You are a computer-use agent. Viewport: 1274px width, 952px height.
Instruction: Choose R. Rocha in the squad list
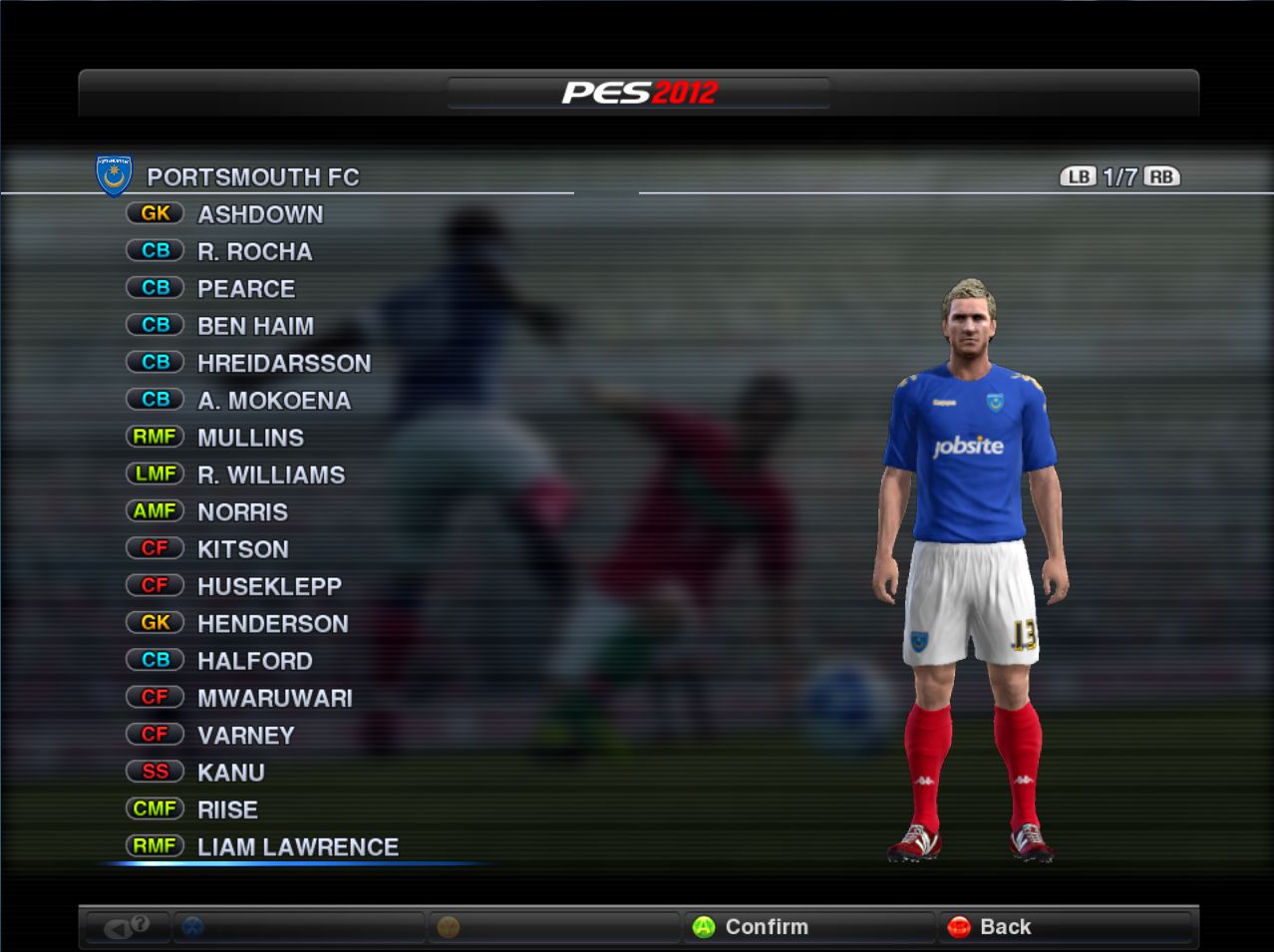254,251
